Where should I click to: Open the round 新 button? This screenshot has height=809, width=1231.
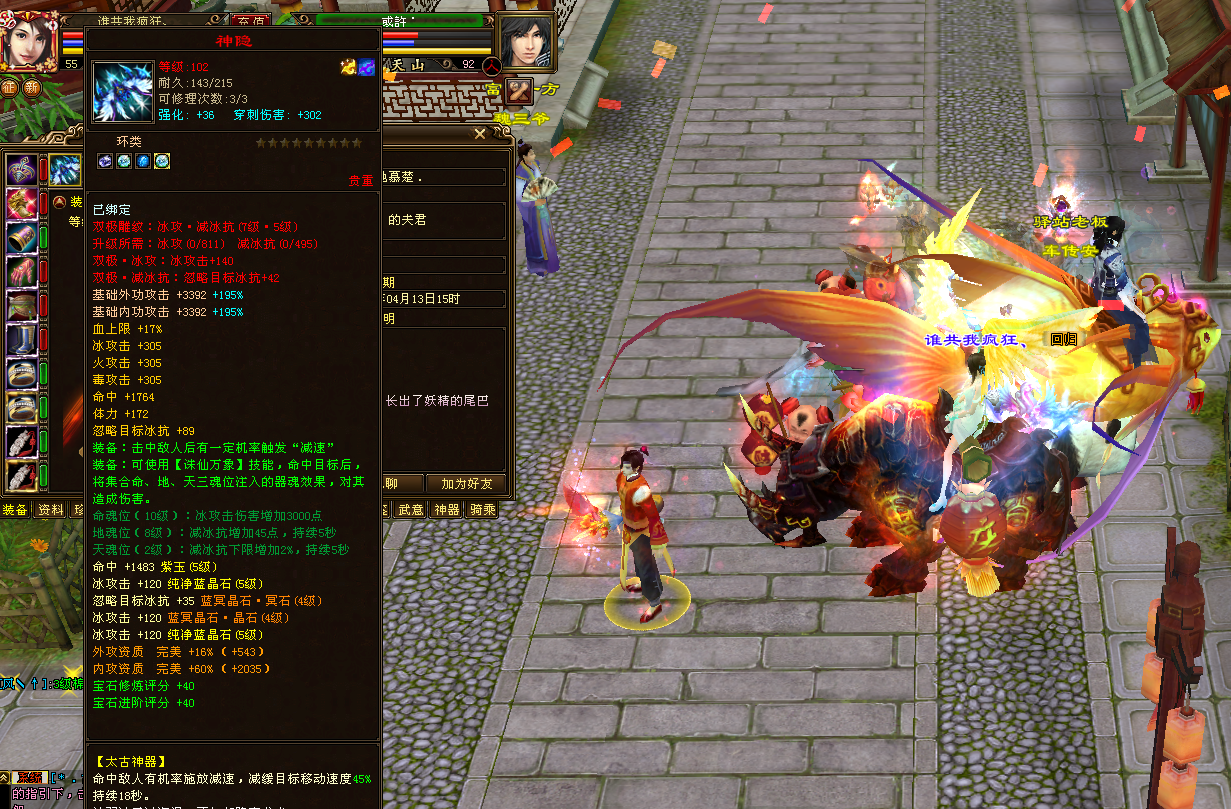coord(32,87)
